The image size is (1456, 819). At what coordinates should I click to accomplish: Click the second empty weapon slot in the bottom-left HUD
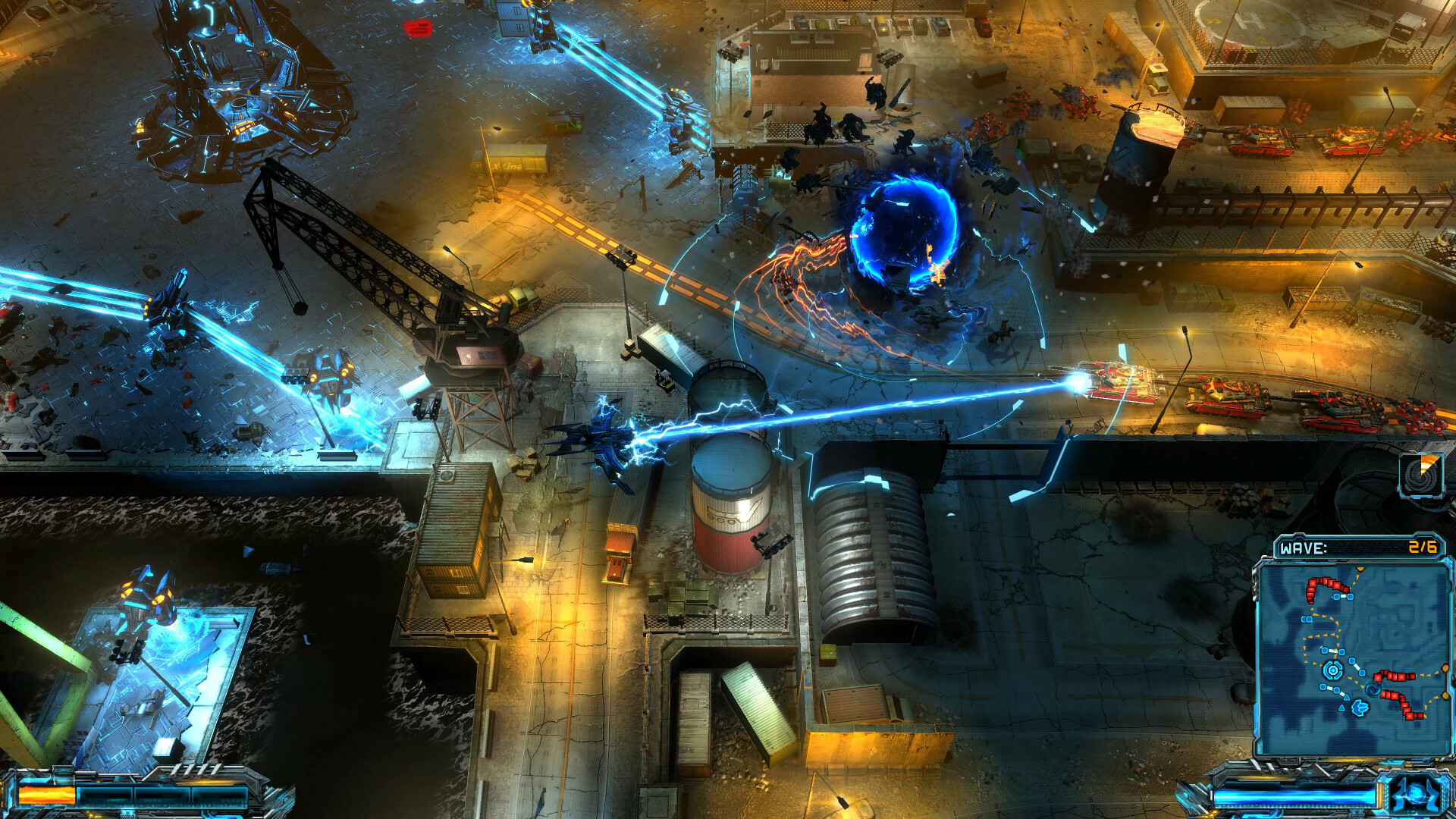click(x=105, y=795)
